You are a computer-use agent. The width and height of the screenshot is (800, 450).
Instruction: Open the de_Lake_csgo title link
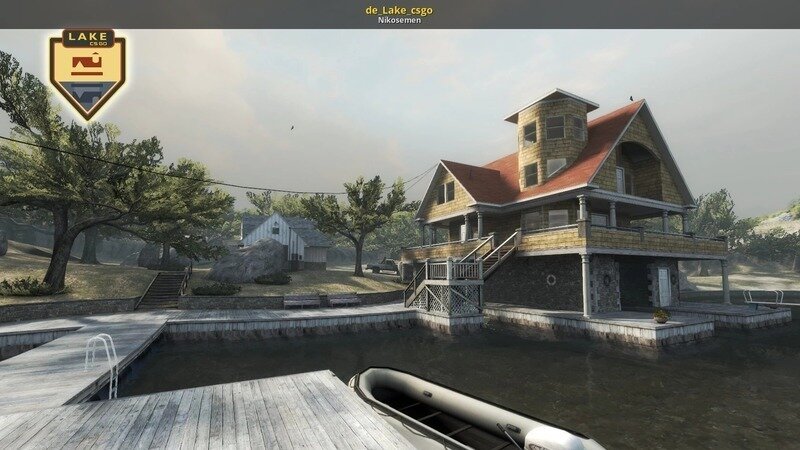tap(399, 9)
